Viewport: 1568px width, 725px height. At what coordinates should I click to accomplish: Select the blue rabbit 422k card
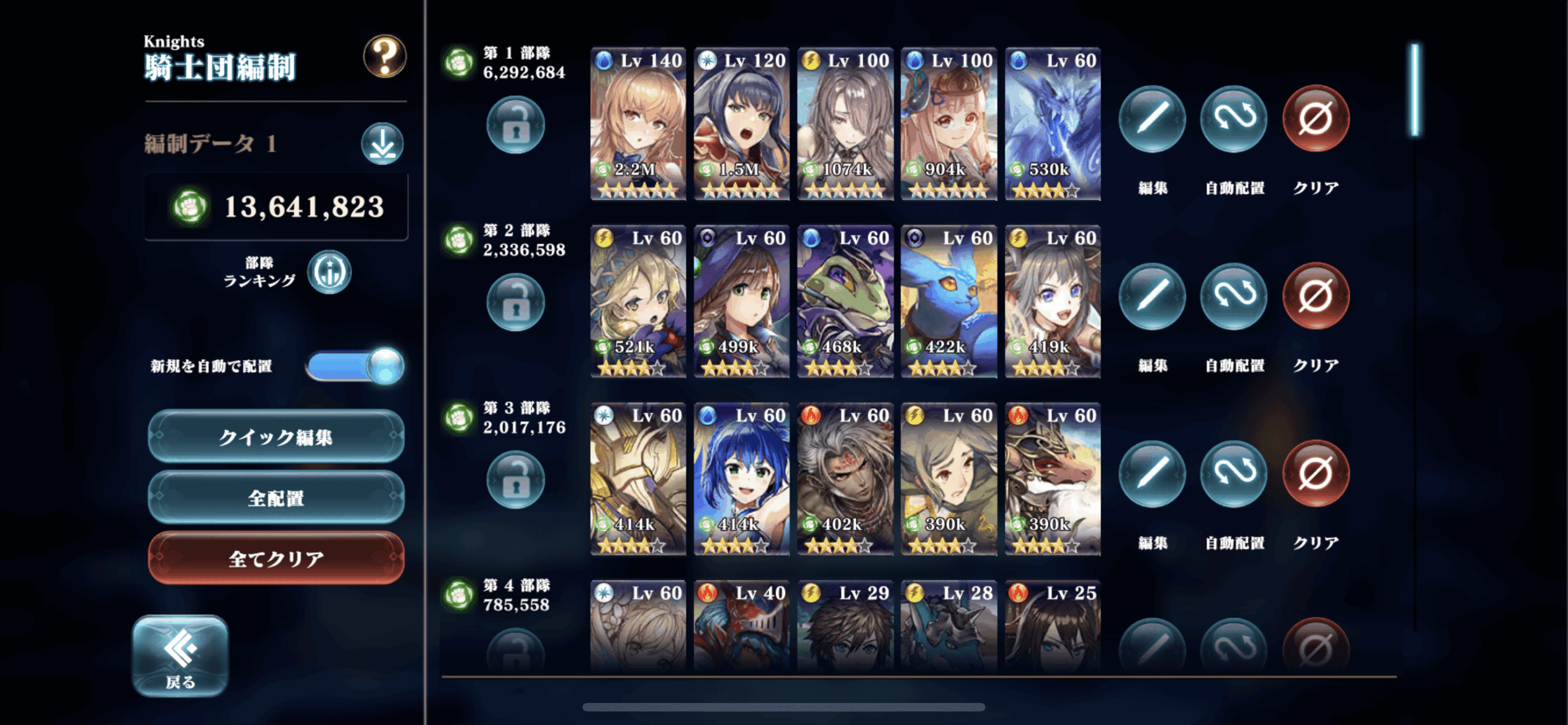(949, 302)
